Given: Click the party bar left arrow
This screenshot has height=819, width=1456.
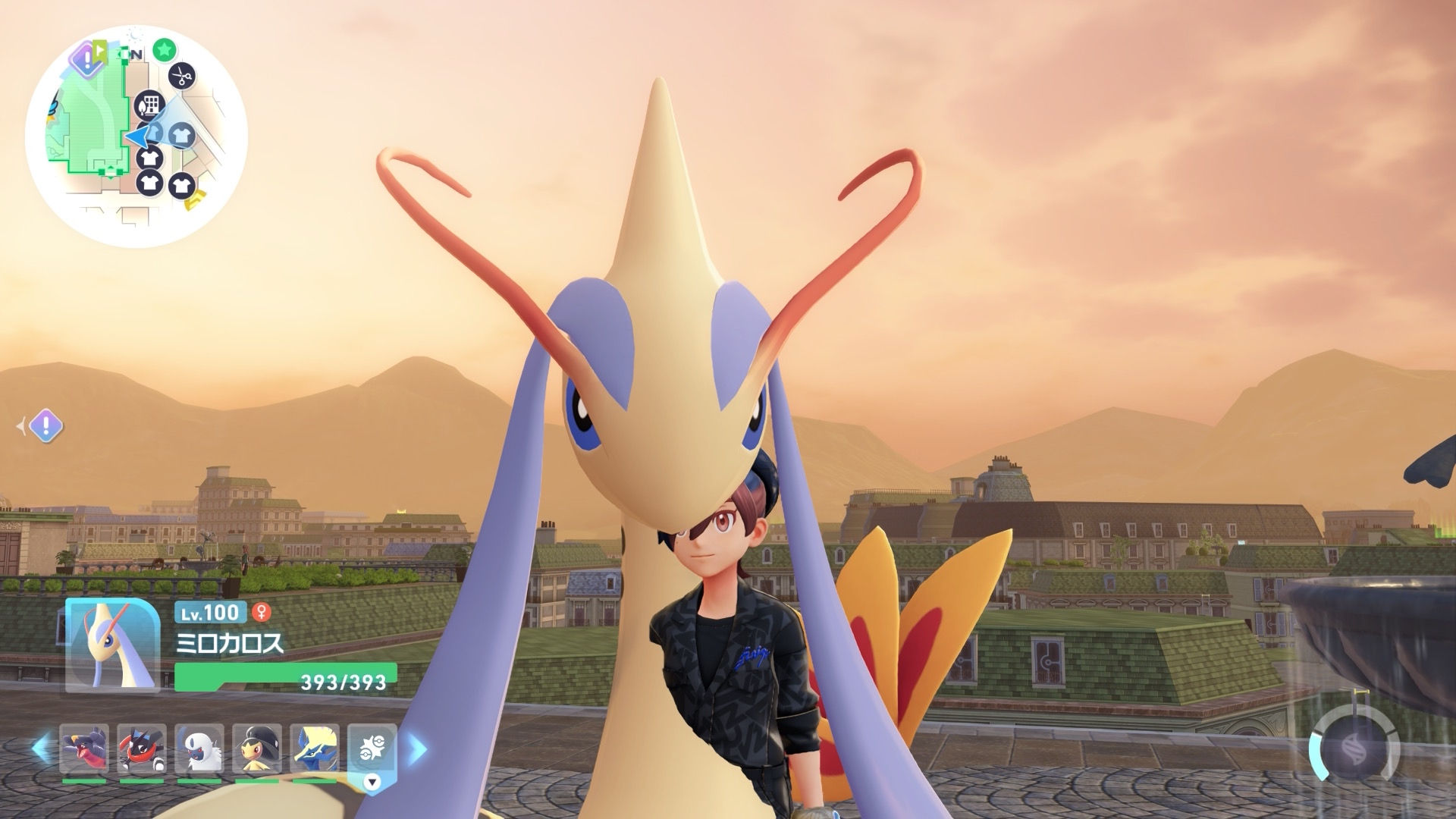Looking at the screenshot, I should click(41, 749).
